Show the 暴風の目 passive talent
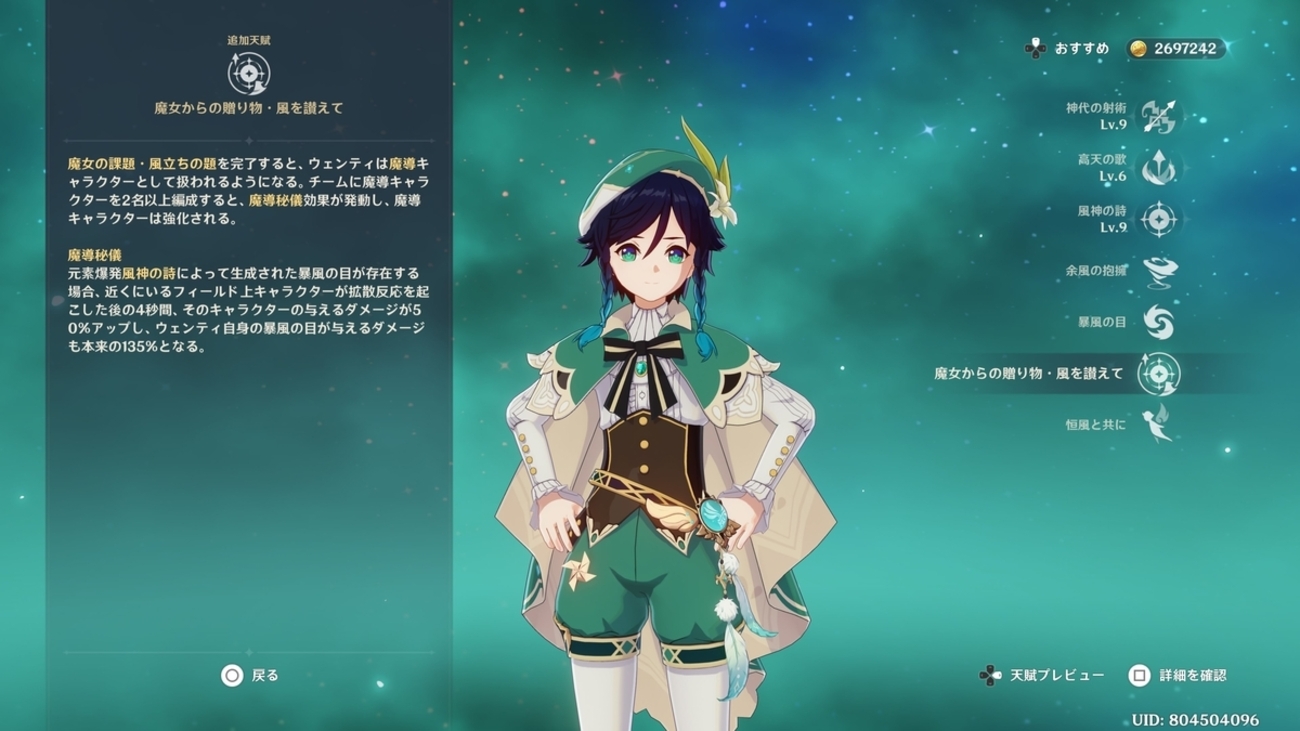Image resolution: width=1300 pixels, height=731 pixels. point(1159,322)
